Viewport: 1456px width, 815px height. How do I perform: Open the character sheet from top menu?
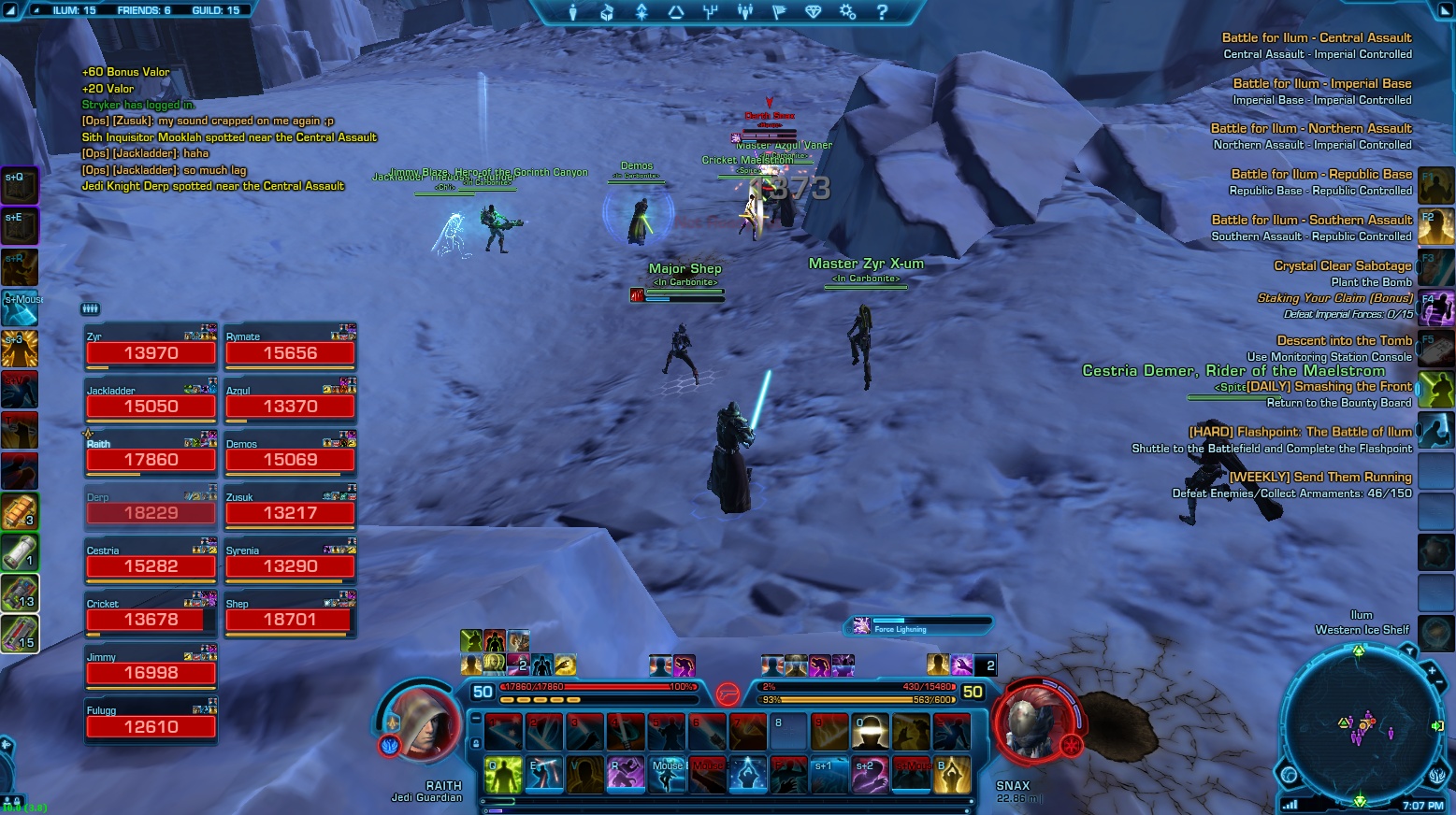[573, 12]
